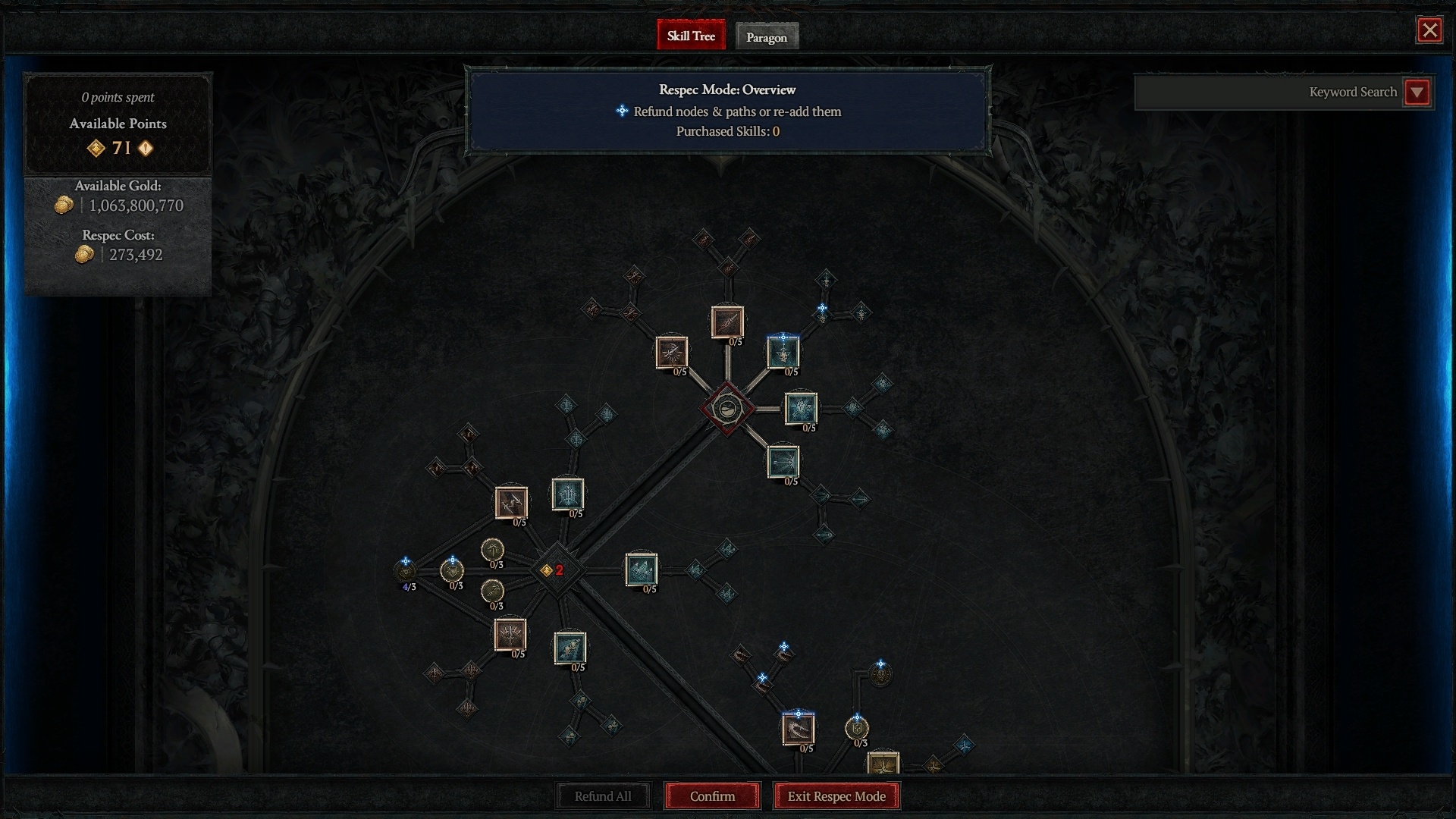Viewport: 1456px width, 819px height.
Task: Select the sickle skill node near the bottom
Action: (798, 730)
